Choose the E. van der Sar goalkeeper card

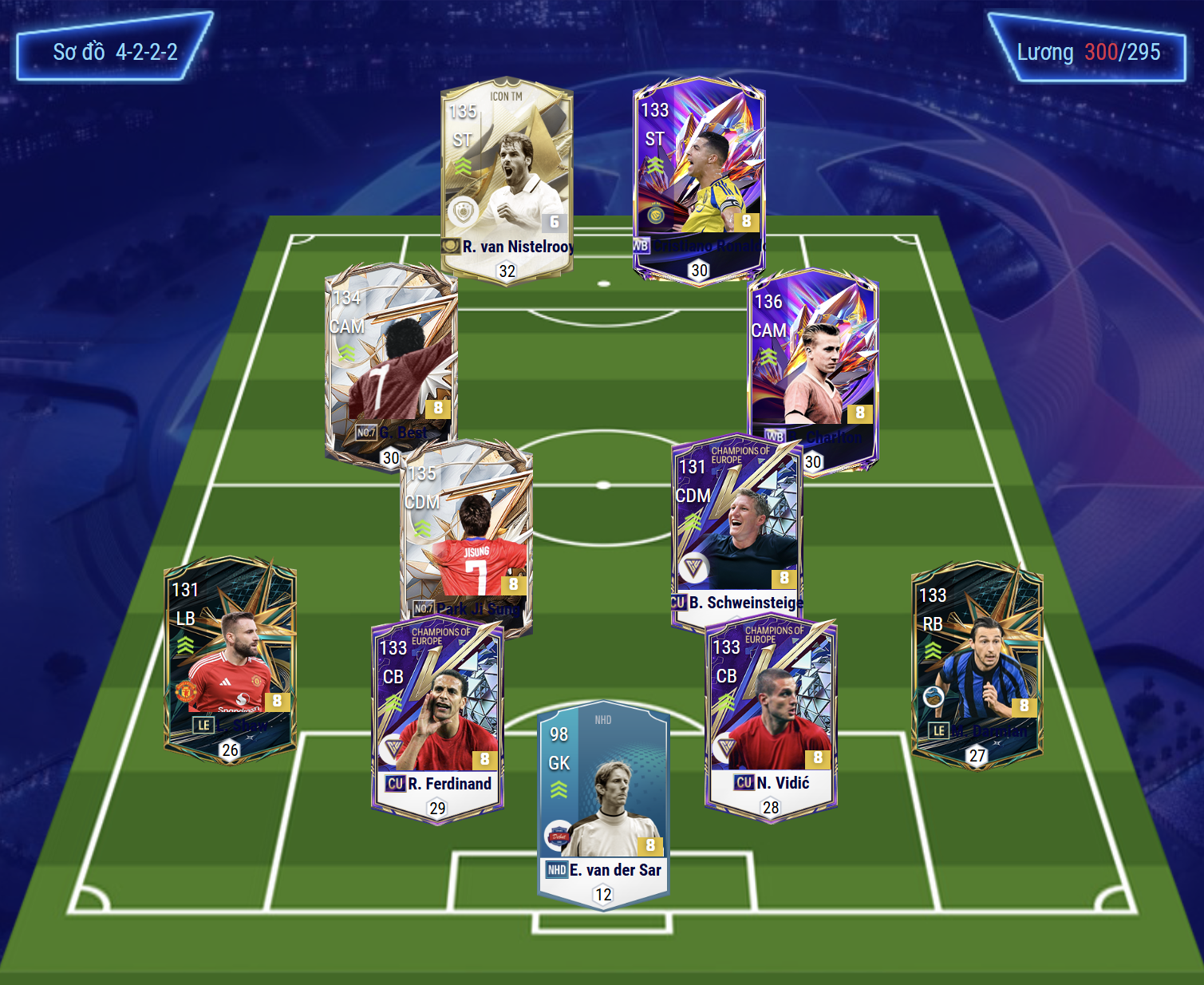[603, 802]
